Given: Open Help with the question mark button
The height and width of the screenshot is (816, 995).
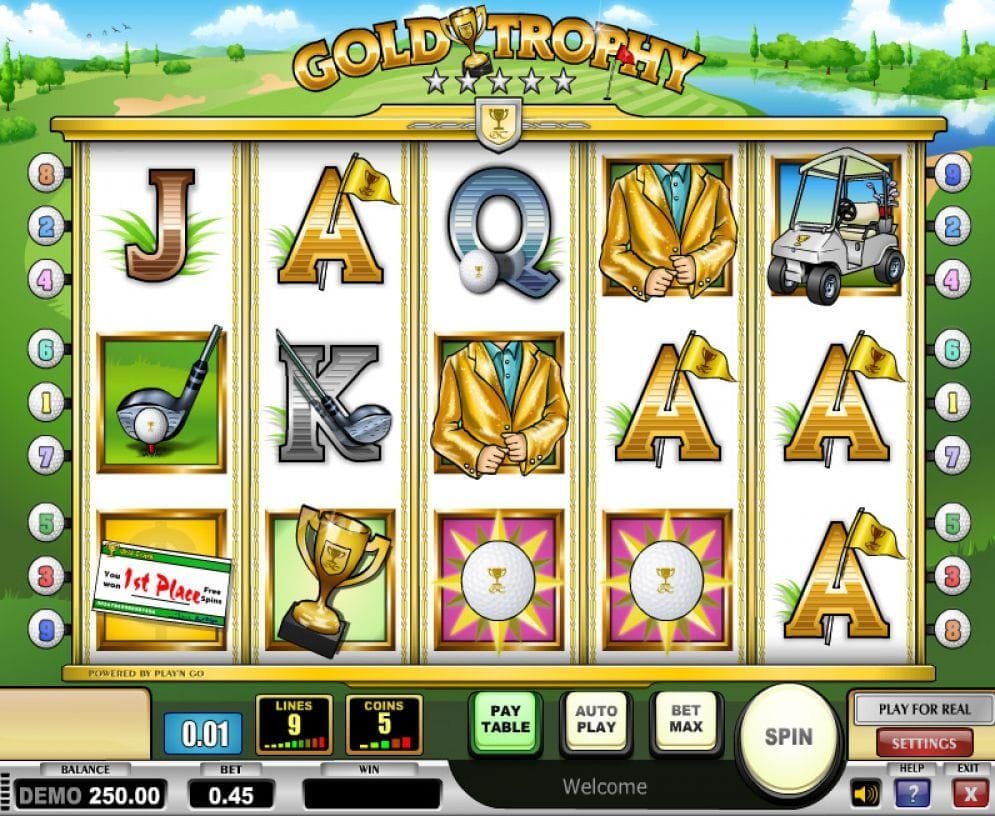Looking at the screenshot, I should coord(913,794).
